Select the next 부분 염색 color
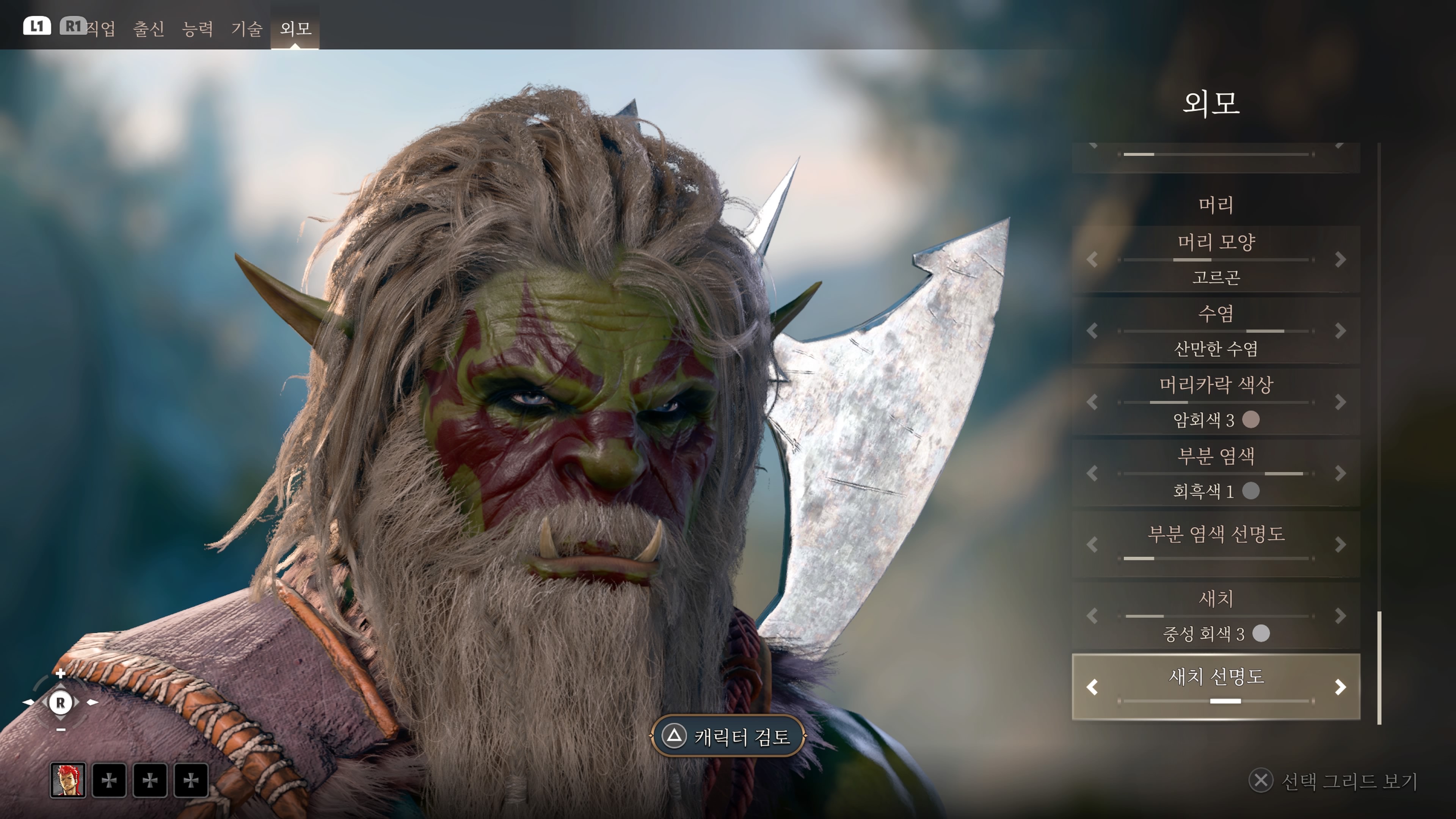This screenshot has height=819, width=1456. click(x=1340, y=473)
